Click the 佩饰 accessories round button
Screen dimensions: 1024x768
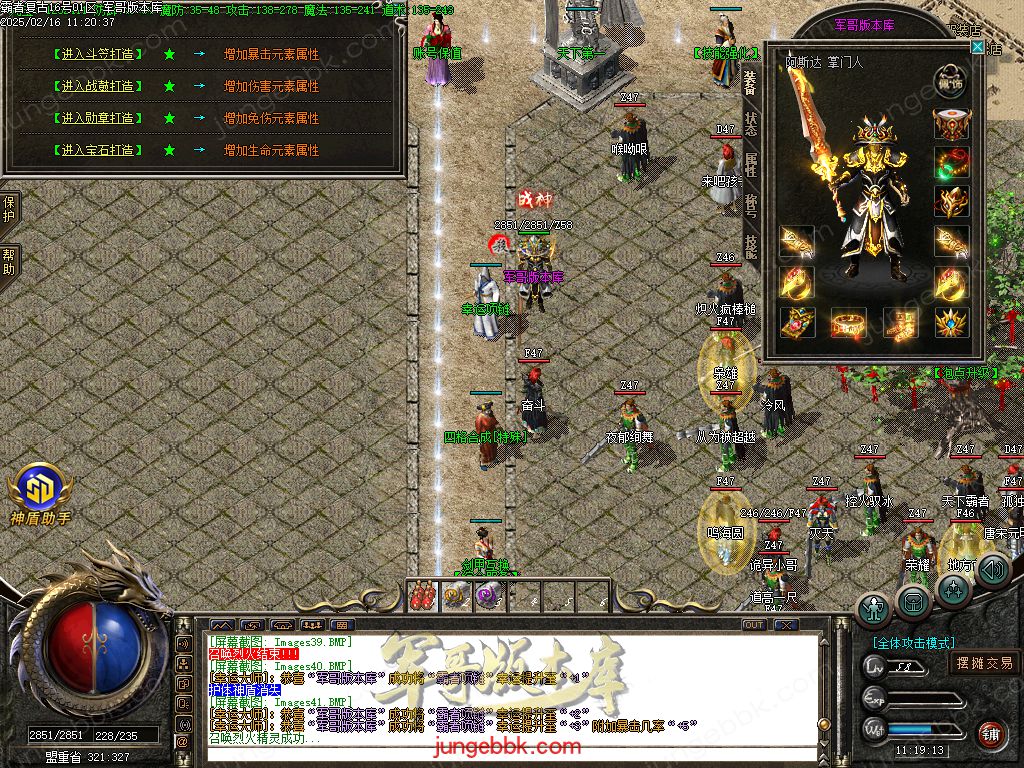(x=952, y=80)
